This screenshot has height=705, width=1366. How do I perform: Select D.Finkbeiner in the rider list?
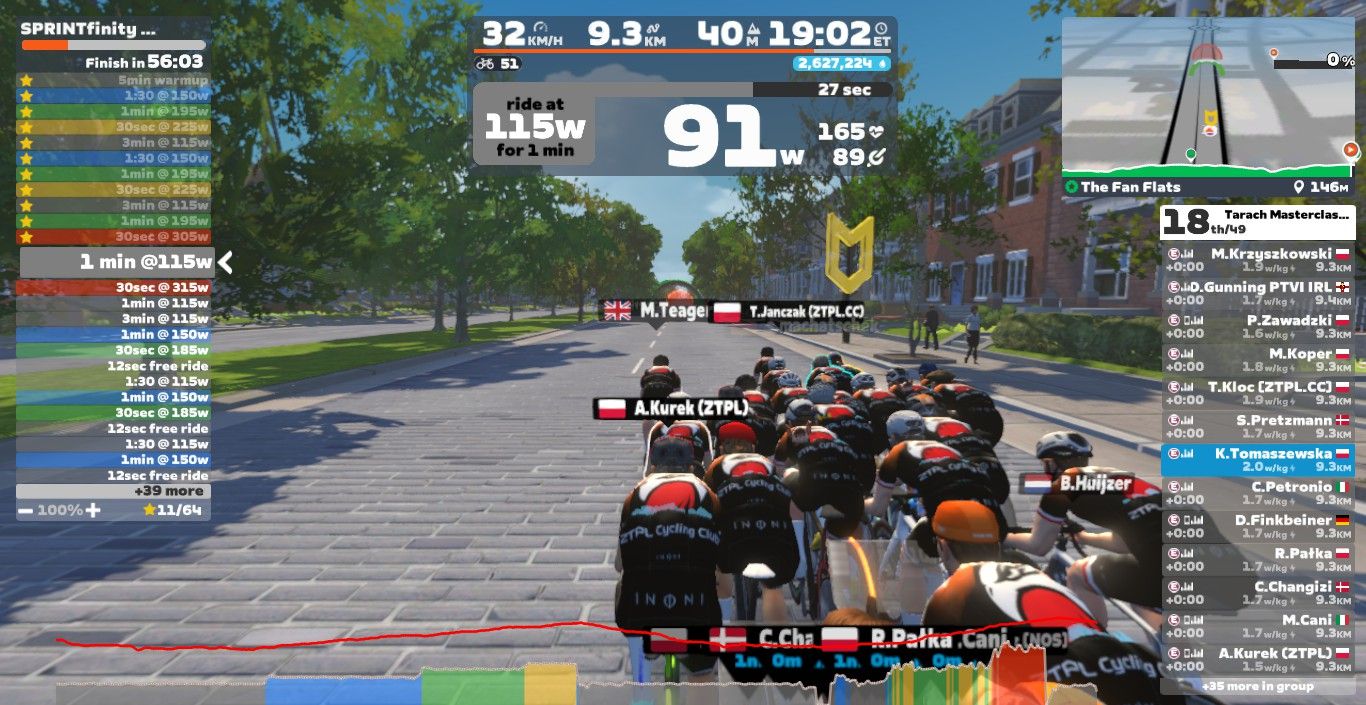[x=1258, y=526]
